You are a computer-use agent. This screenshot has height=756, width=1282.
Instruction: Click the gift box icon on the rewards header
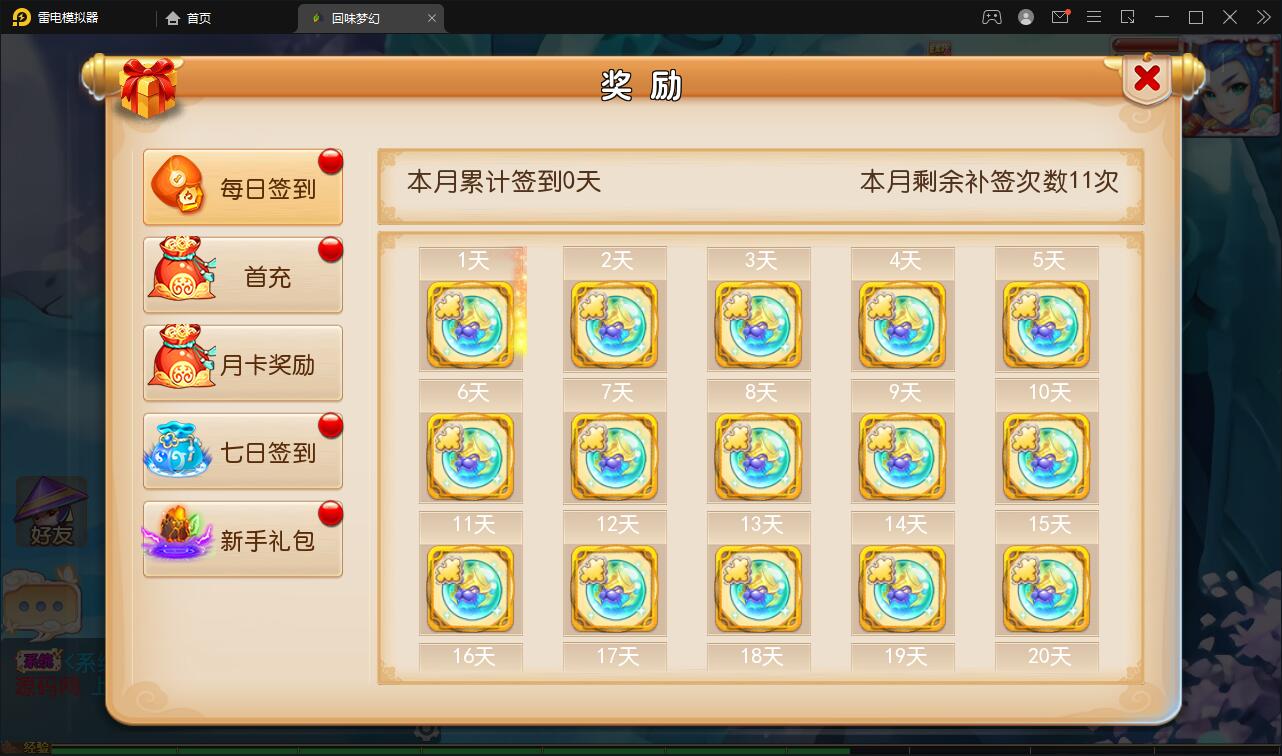coord(148,87)
